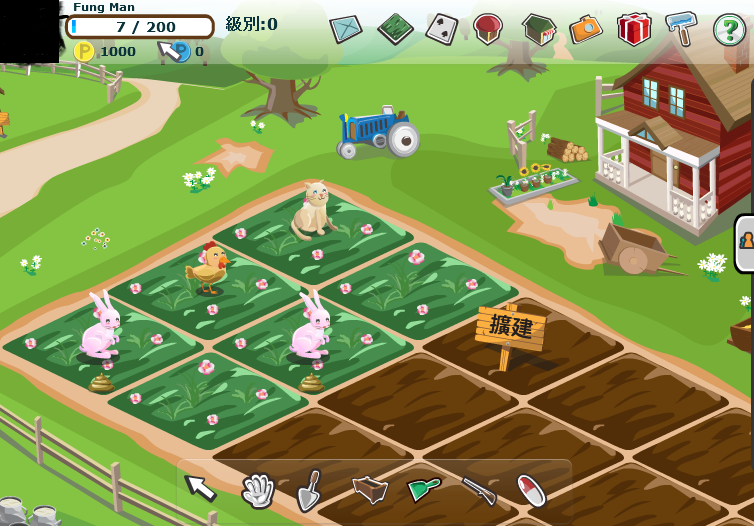Open the playing card icon
Image resolution: width=754 pixels, height=526 pixels.
click(441, 28)
